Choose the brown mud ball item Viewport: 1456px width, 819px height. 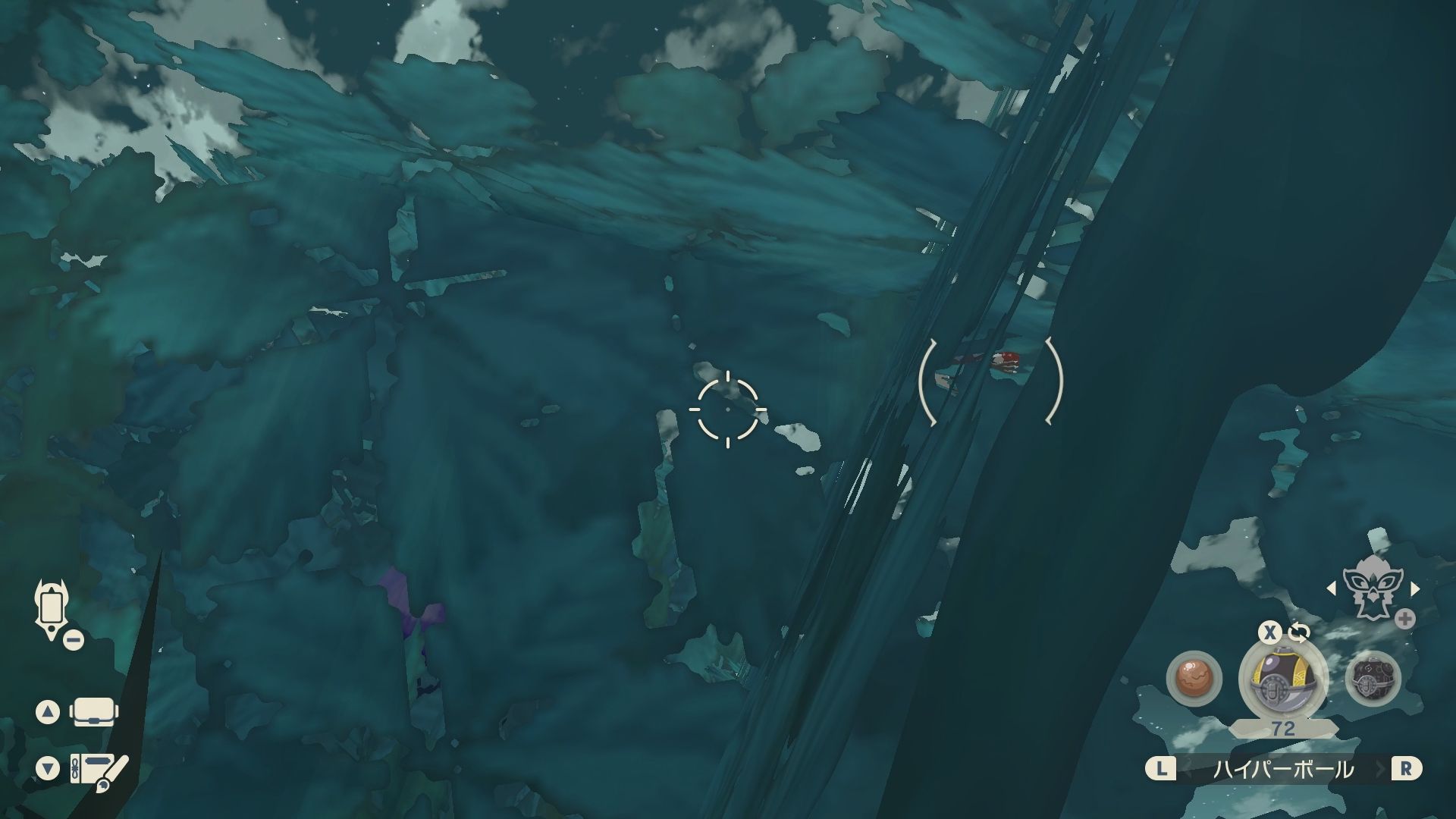click(x=1194, y=678)
